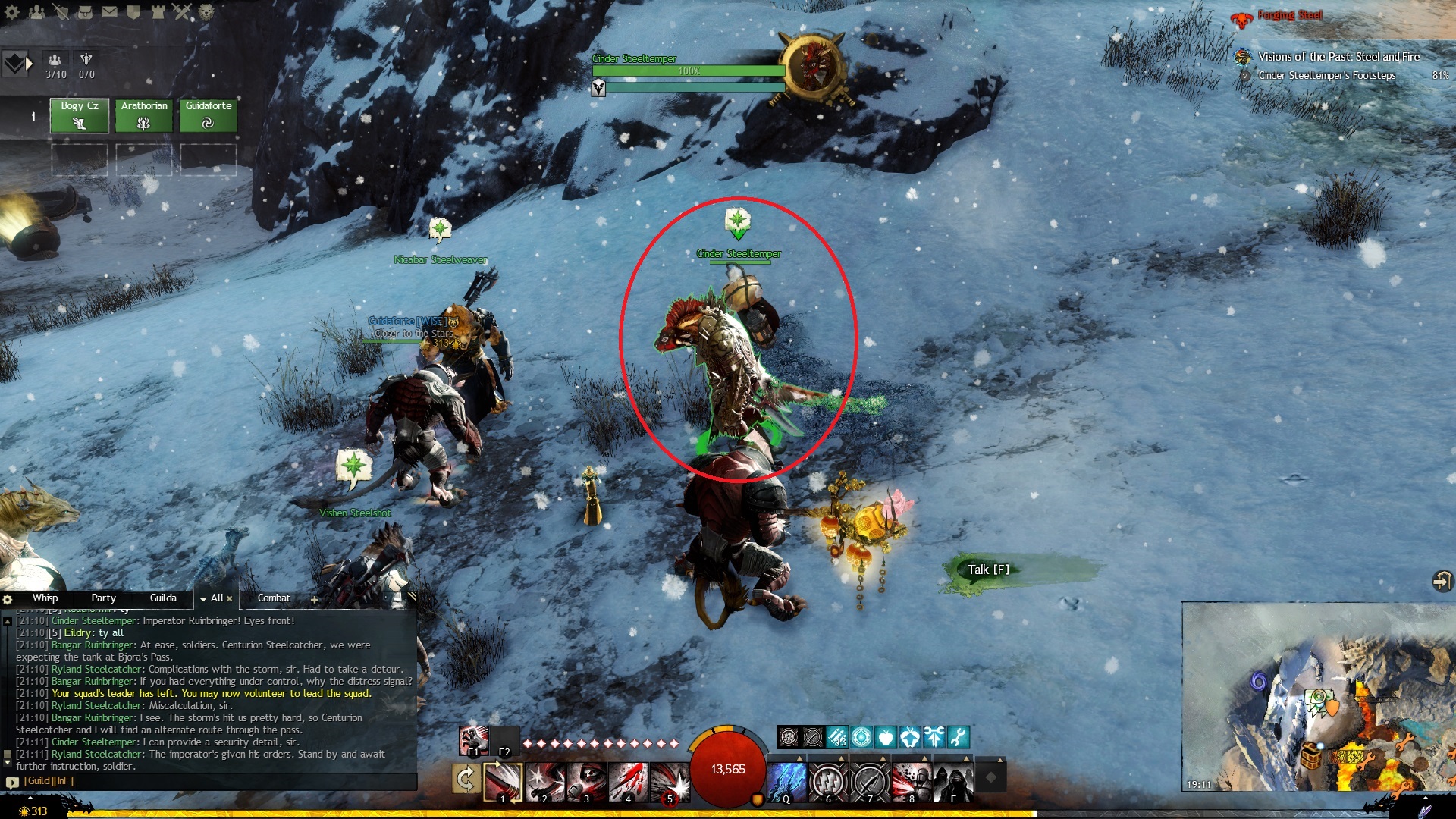The height and width of the screenshot is (819, 1456).
Task: Select Visions of the Past objective tracker
Action: coord(1338,57)
